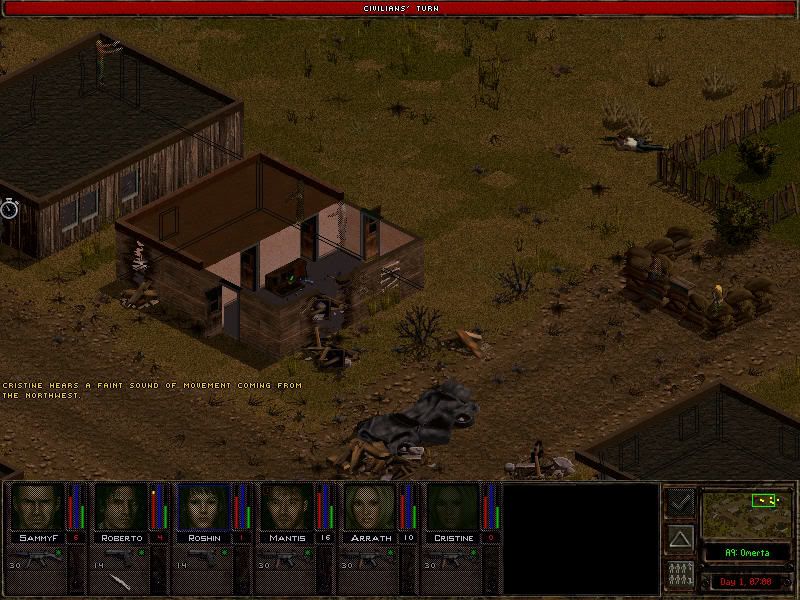Switch to mercenary Mantis
Screen dimensions: 800x600
coord(286,507)
